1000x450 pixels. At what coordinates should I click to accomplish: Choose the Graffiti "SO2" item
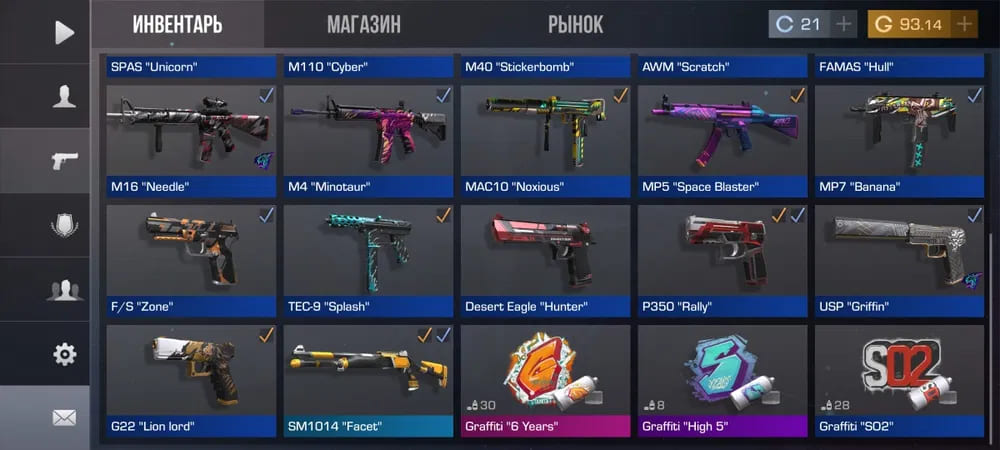[900, 378]
